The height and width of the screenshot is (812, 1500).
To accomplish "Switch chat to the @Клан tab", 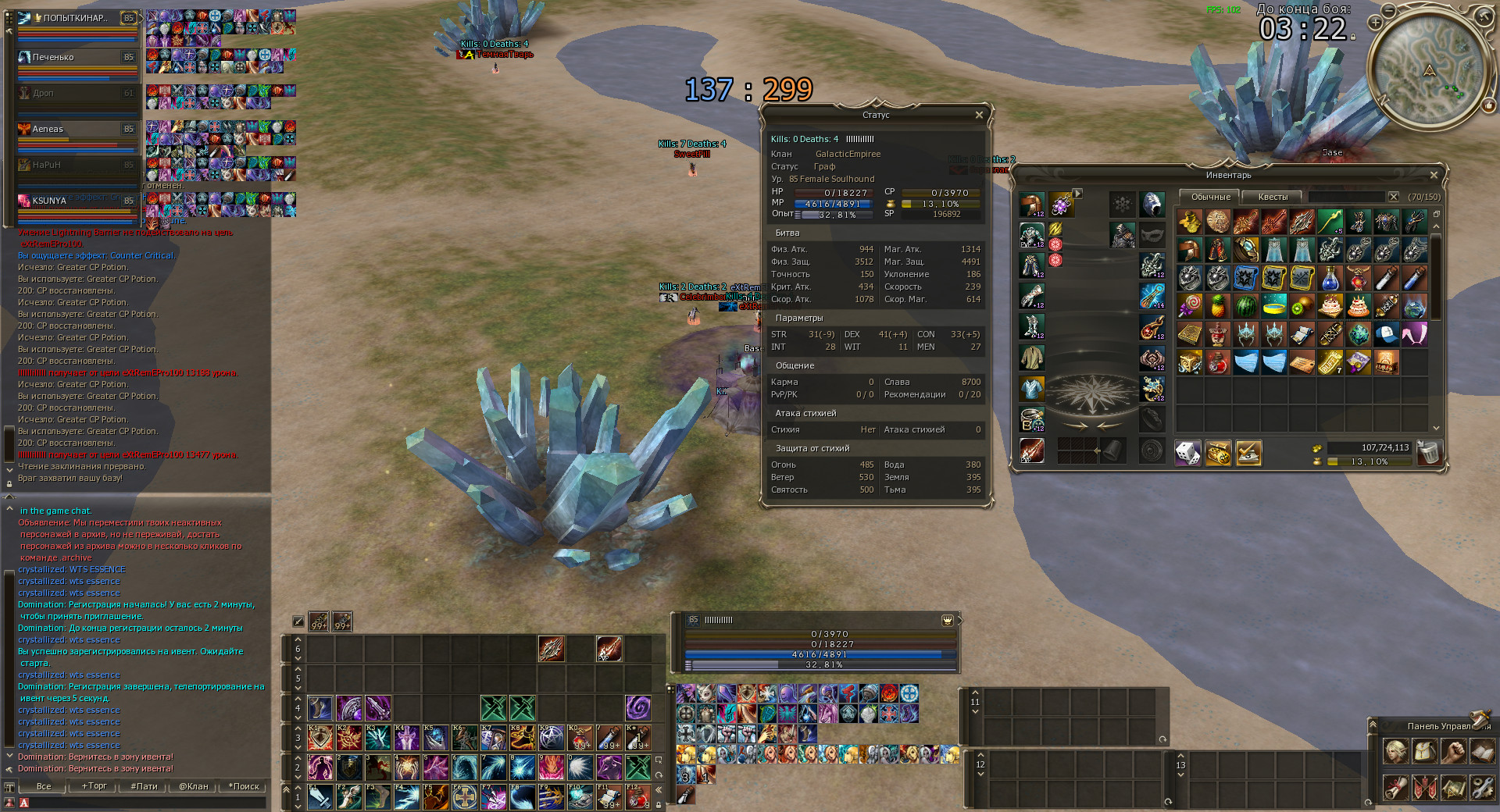I will (x=194, y=786).
